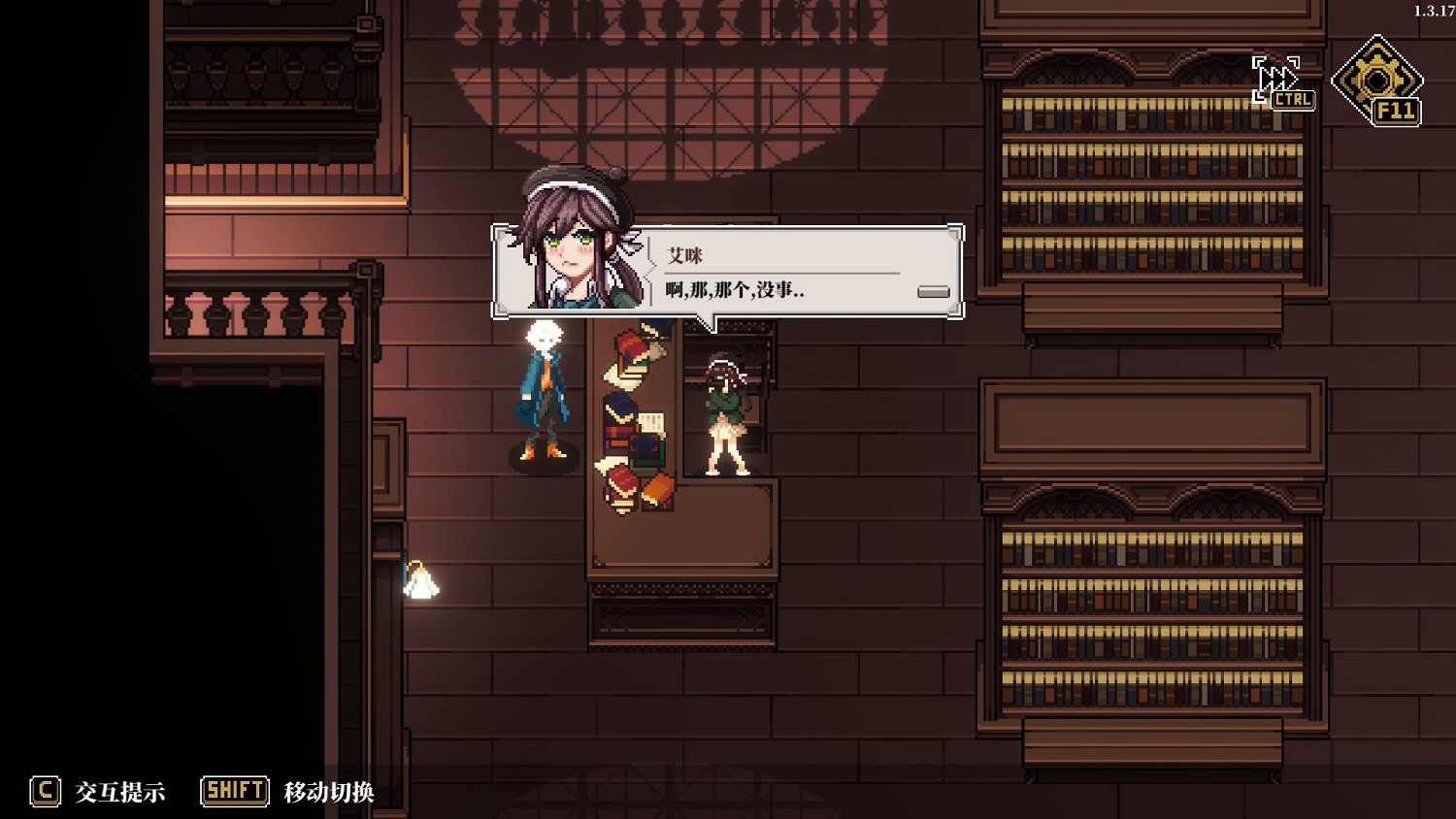Click the continue indicator in the dialogue box
Screen dimensions: 1456x819
click(934, 290)
